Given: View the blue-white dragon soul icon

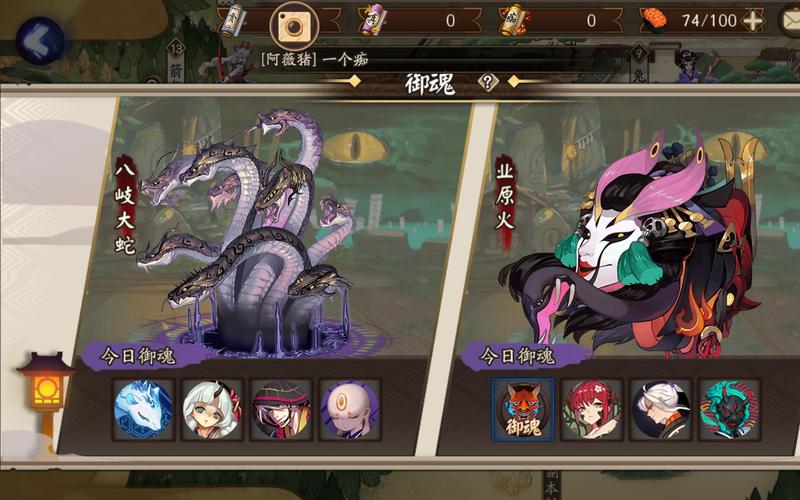Looking at the screenshot, I should tap(143, 409).
